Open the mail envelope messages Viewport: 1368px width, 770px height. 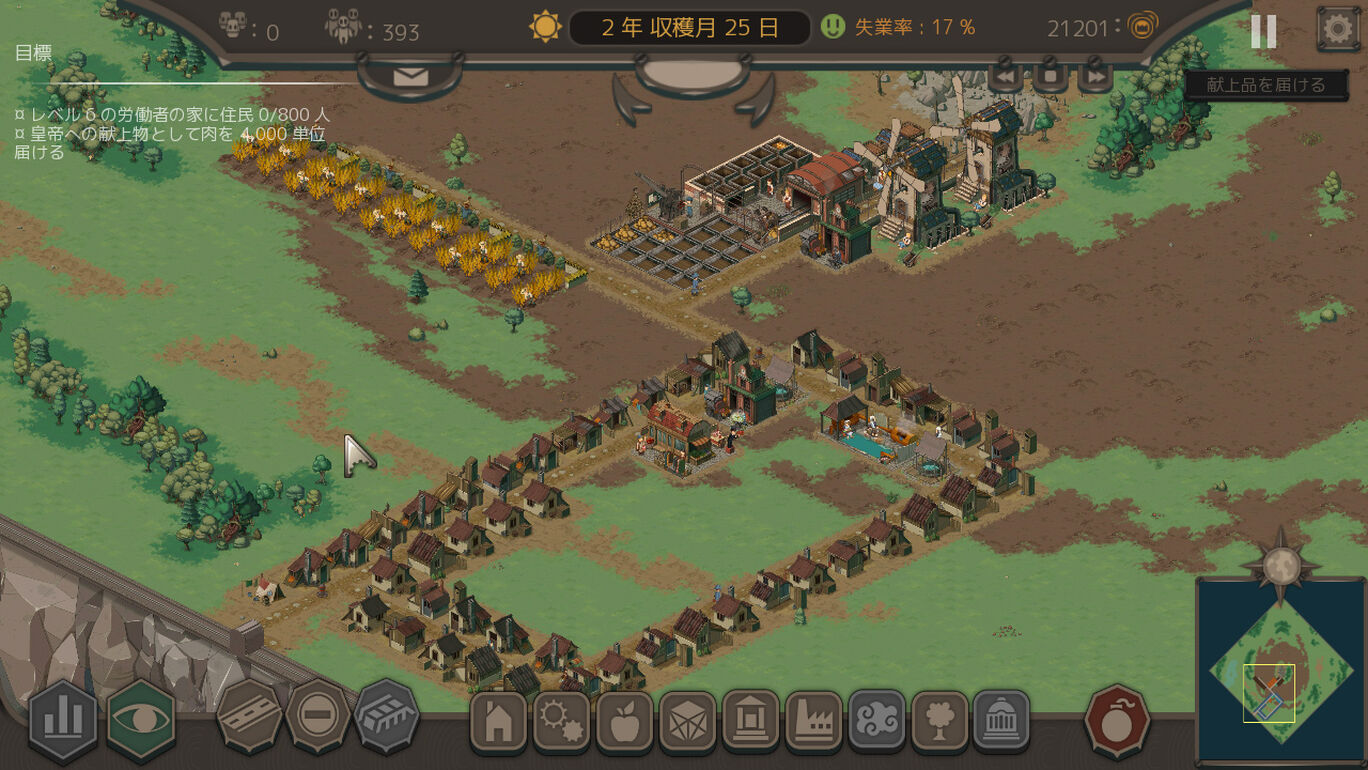(410, 77)
